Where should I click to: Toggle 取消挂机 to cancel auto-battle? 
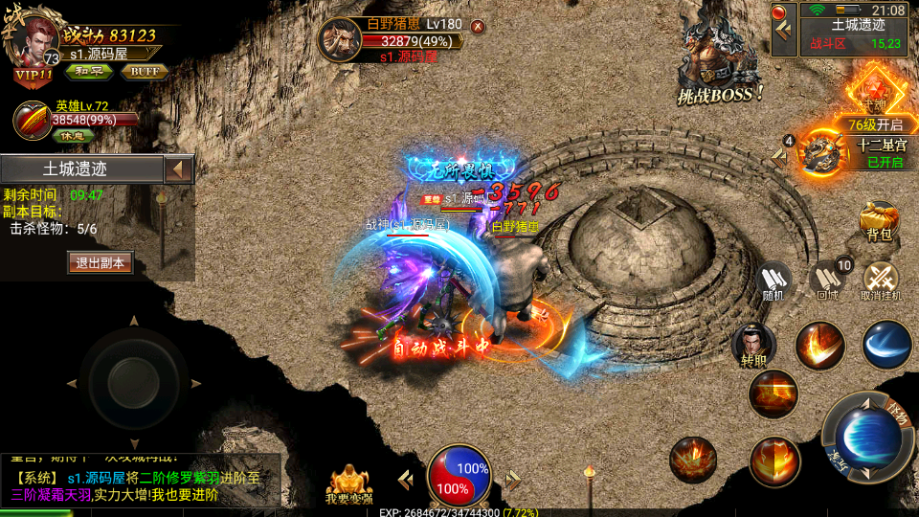click(x=881, y=279)
